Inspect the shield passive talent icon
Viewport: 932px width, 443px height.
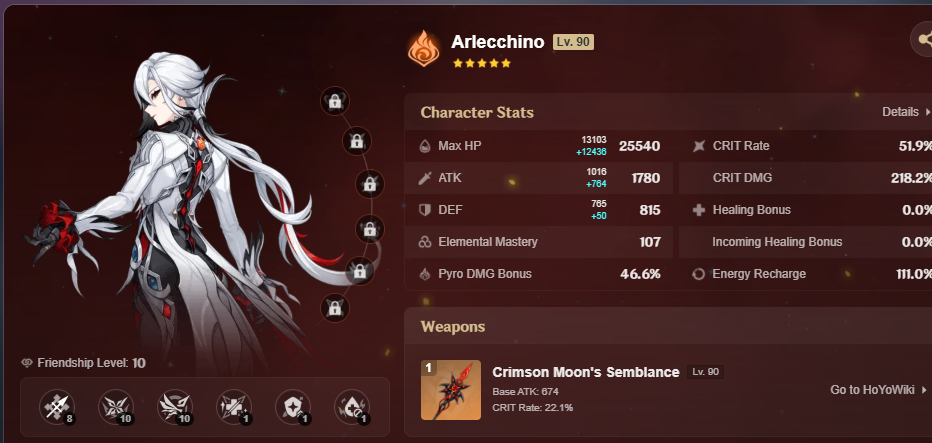coord(292,407)
